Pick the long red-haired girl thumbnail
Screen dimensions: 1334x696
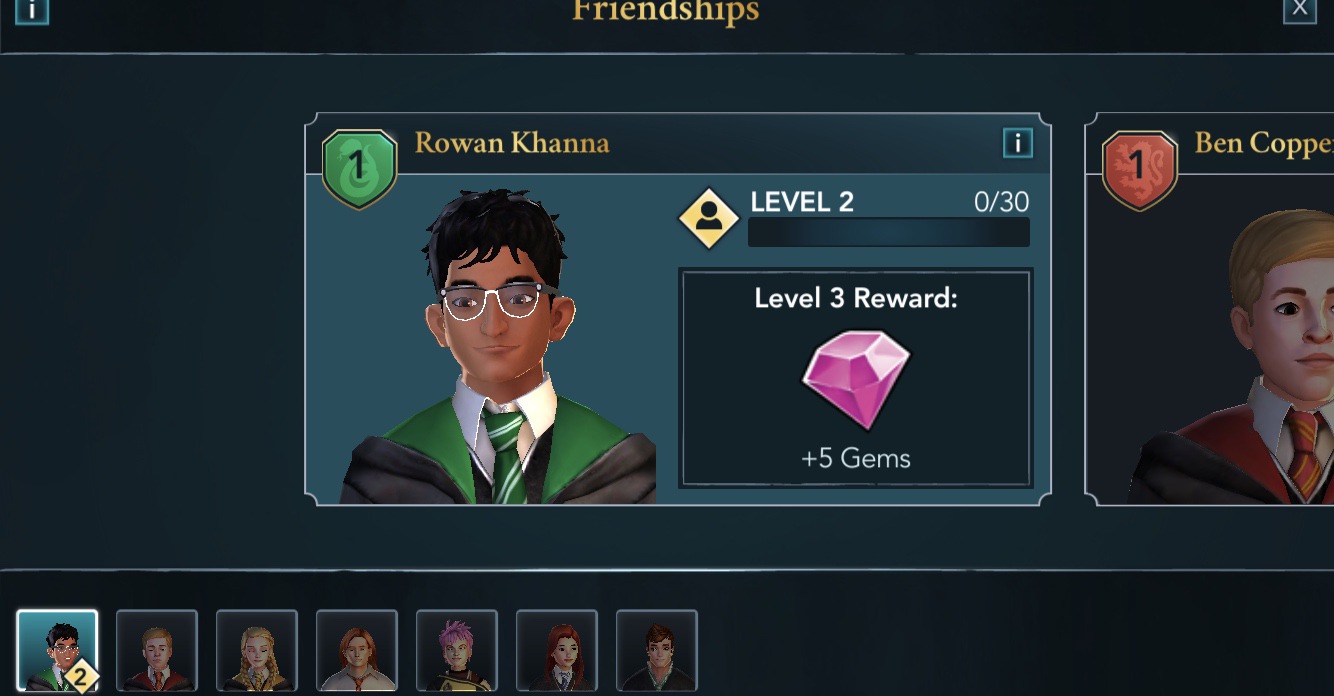coord(557,651)
